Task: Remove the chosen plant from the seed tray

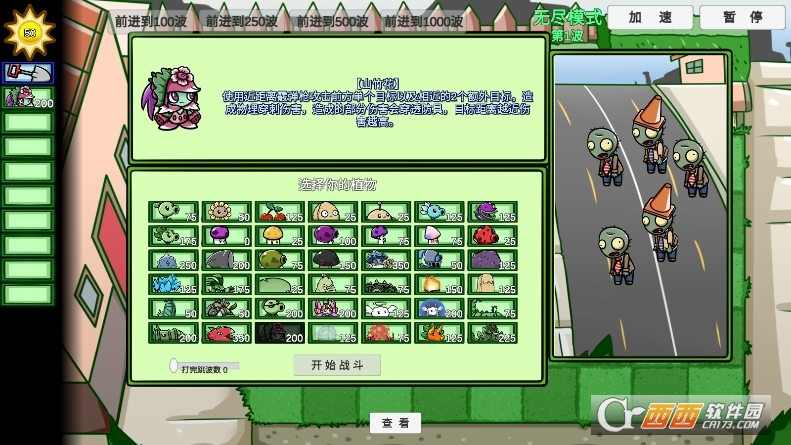Action: click(27, 97)
